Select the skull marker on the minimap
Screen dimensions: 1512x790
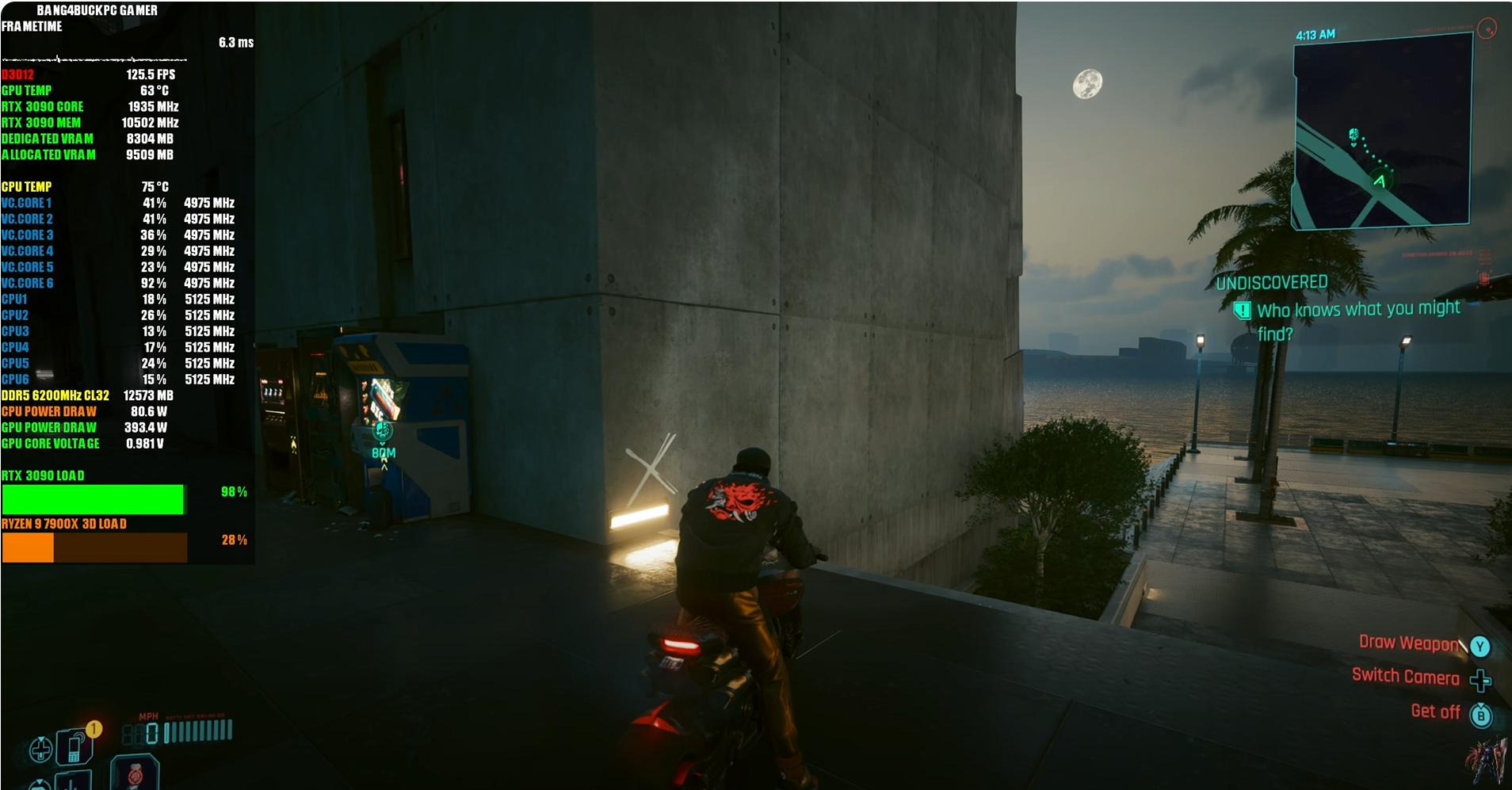tap(1354, 135)
